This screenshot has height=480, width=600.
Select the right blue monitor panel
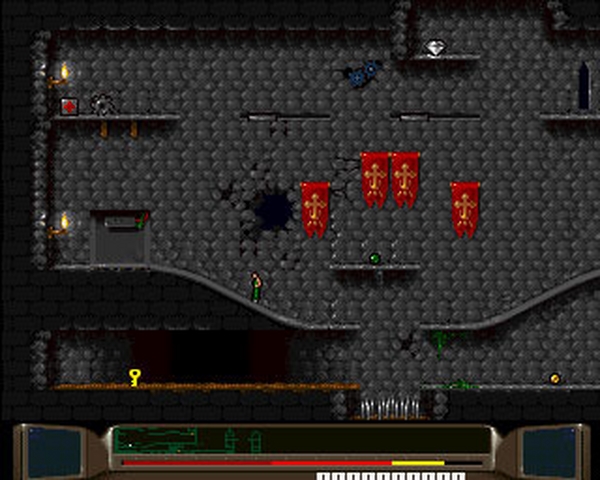[x=548, y=449]
